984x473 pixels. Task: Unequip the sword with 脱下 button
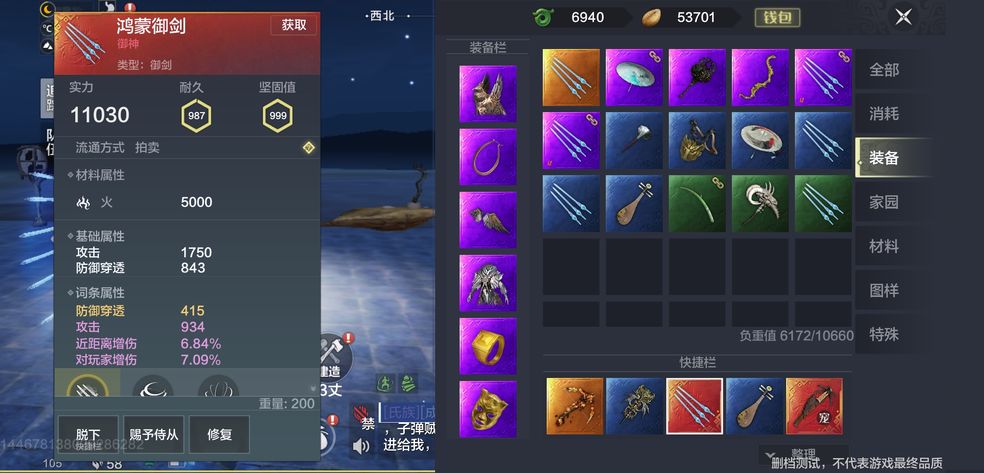[x=88, y=434]
